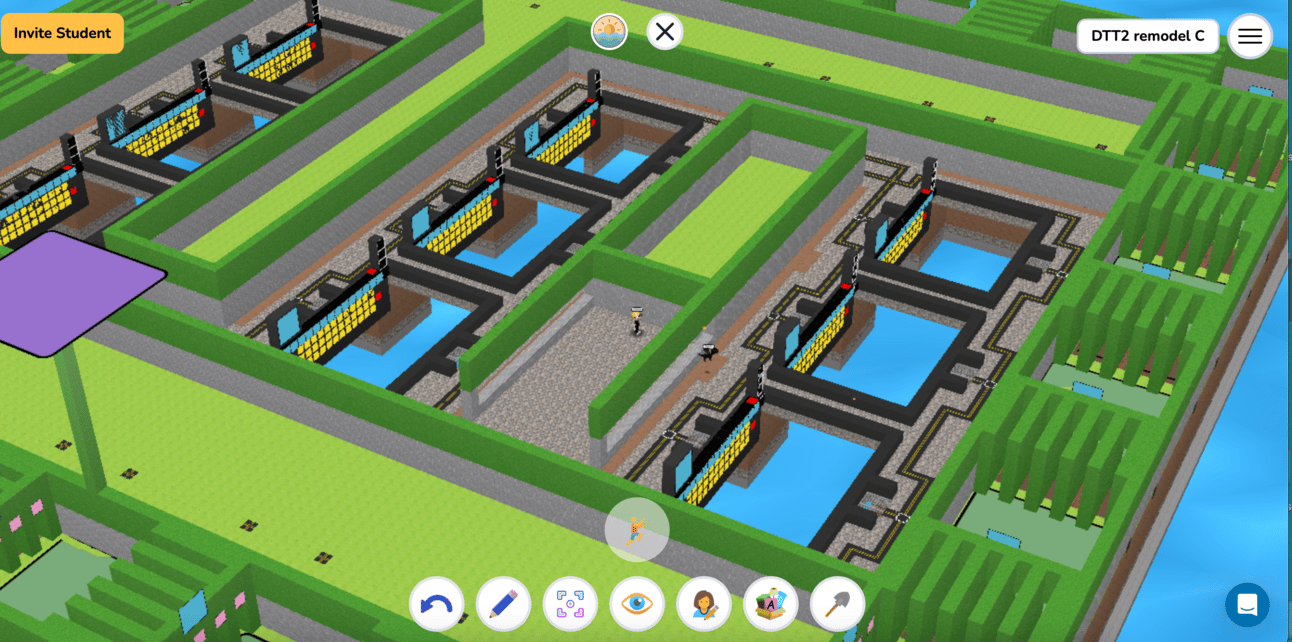
Task: Open the hamburger menu
Action: tap(1249, 36)
